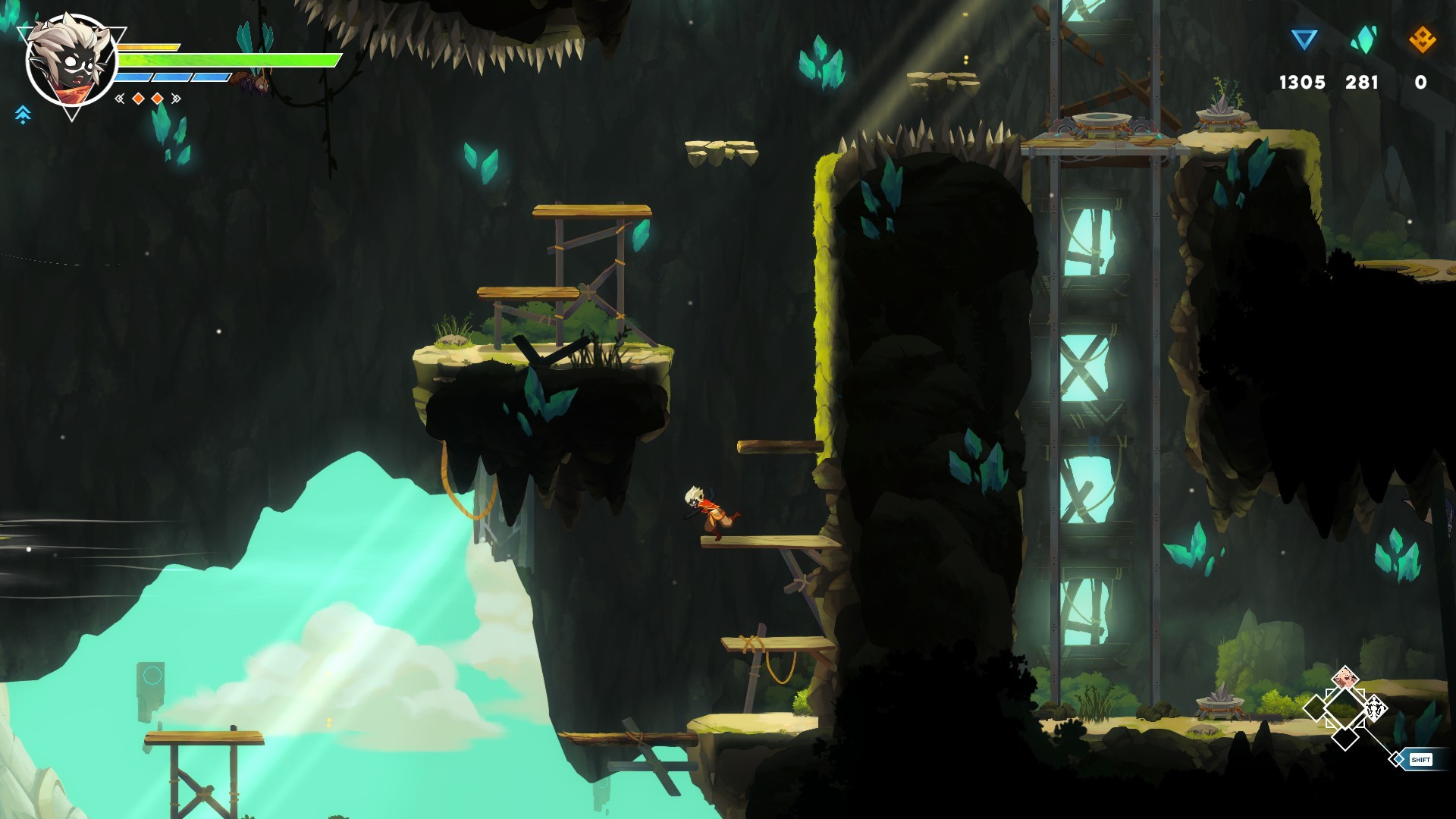Viewport: 1456px width, 819px height.
Task: Select the blue upward-chevrons buff icon
Action: coord(23,115)
